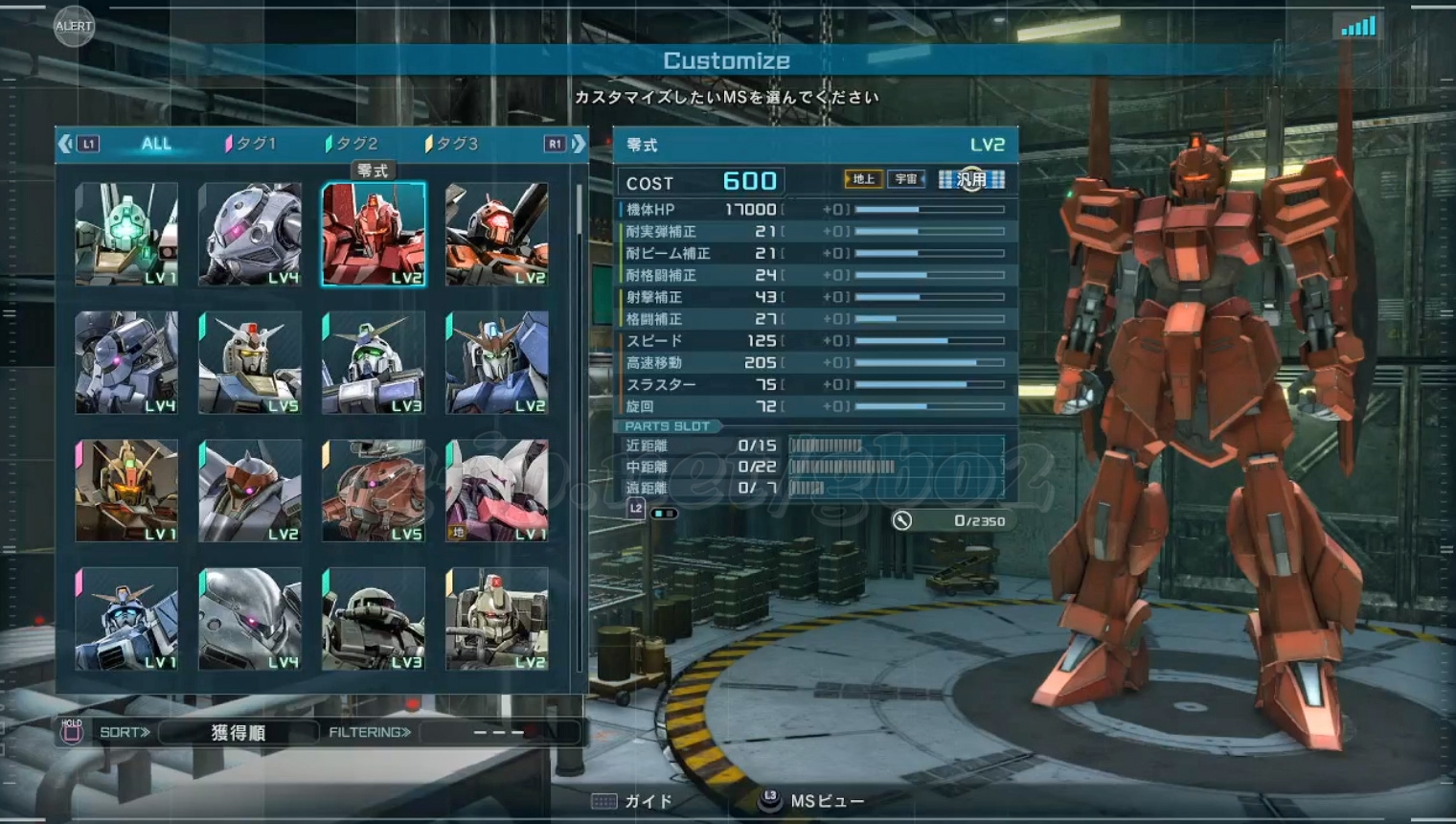1456x824 pixels.
Task: Choose the golden-brown Gundam at LV1
Action: 126,491
